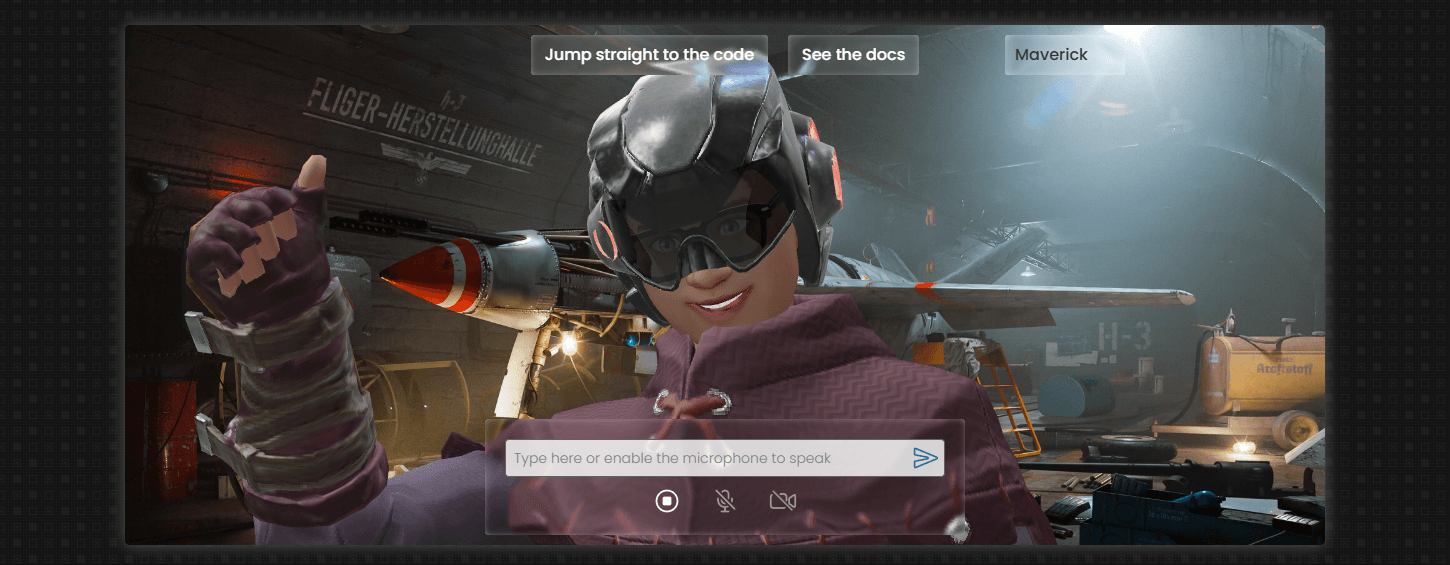Focus the message text input box
The width and height of the screenshot is (1450, 565).
click(x=705, y=458)
